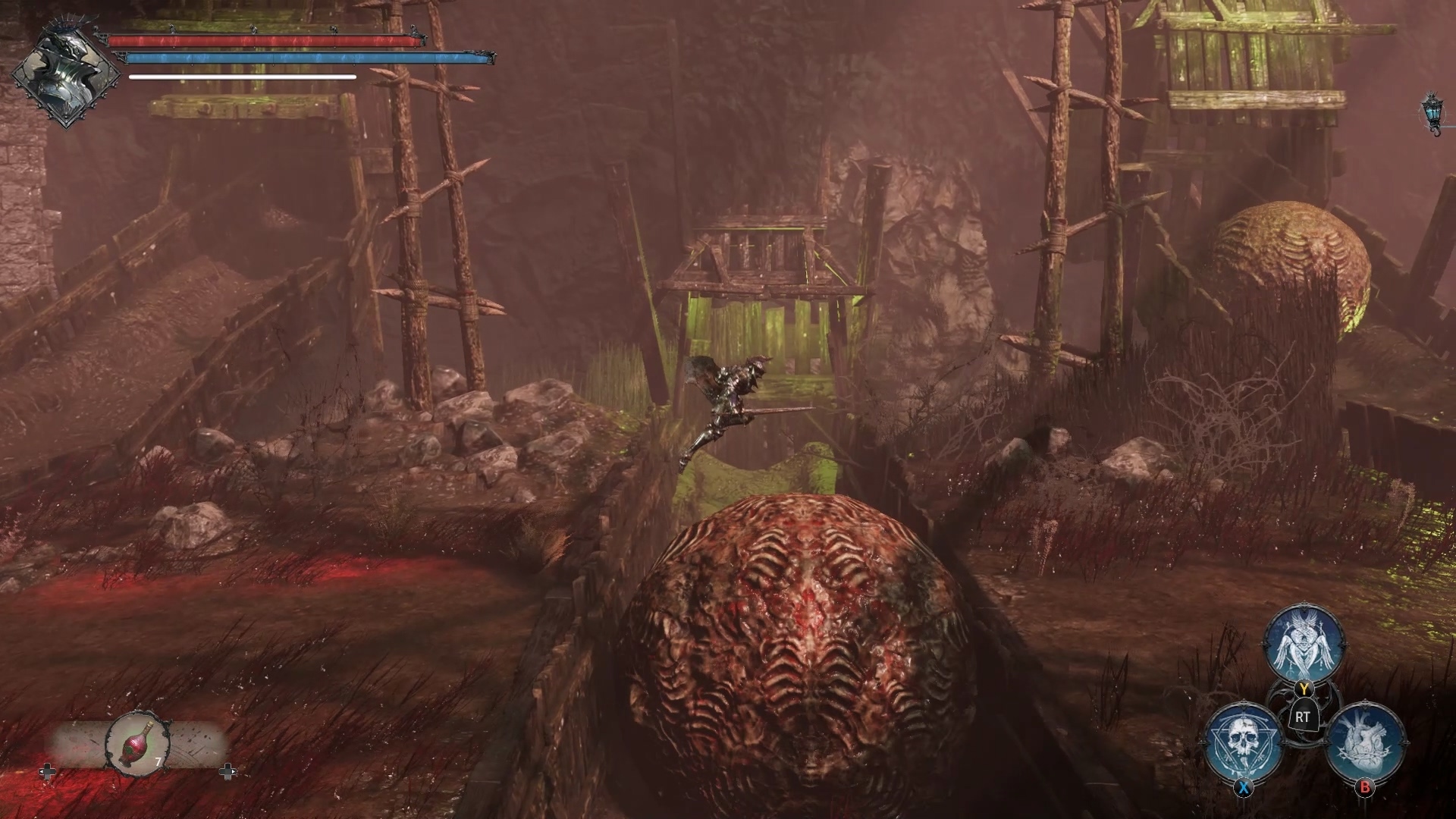The image size is (1456, 819).
Task: Use the anatomical heart spell icon
Action: tap(1366, 741)
